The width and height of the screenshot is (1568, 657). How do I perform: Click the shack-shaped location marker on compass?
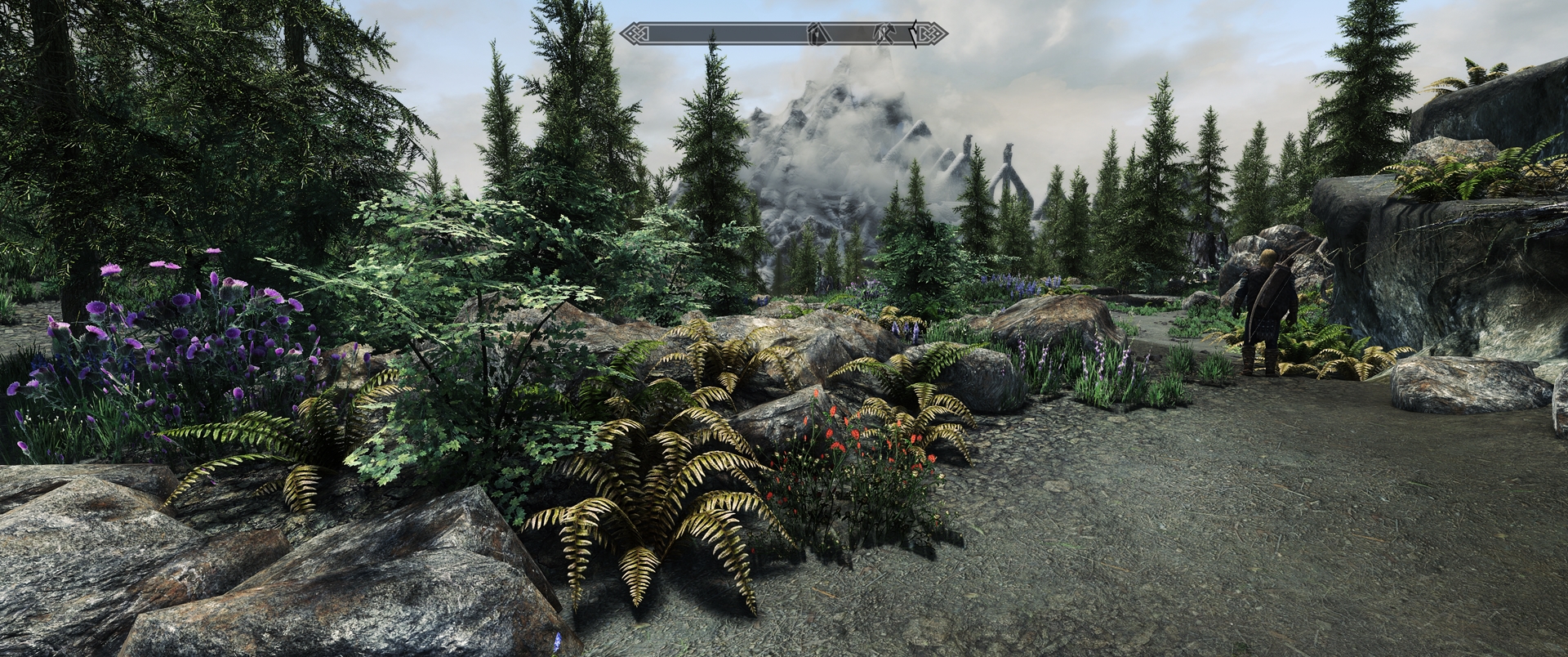coord(816,34)
